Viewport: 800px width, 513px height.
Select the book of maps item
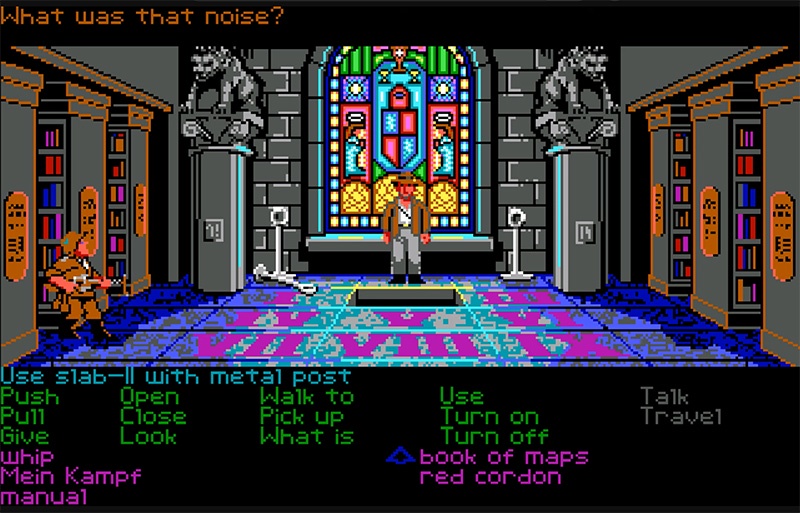503,457
